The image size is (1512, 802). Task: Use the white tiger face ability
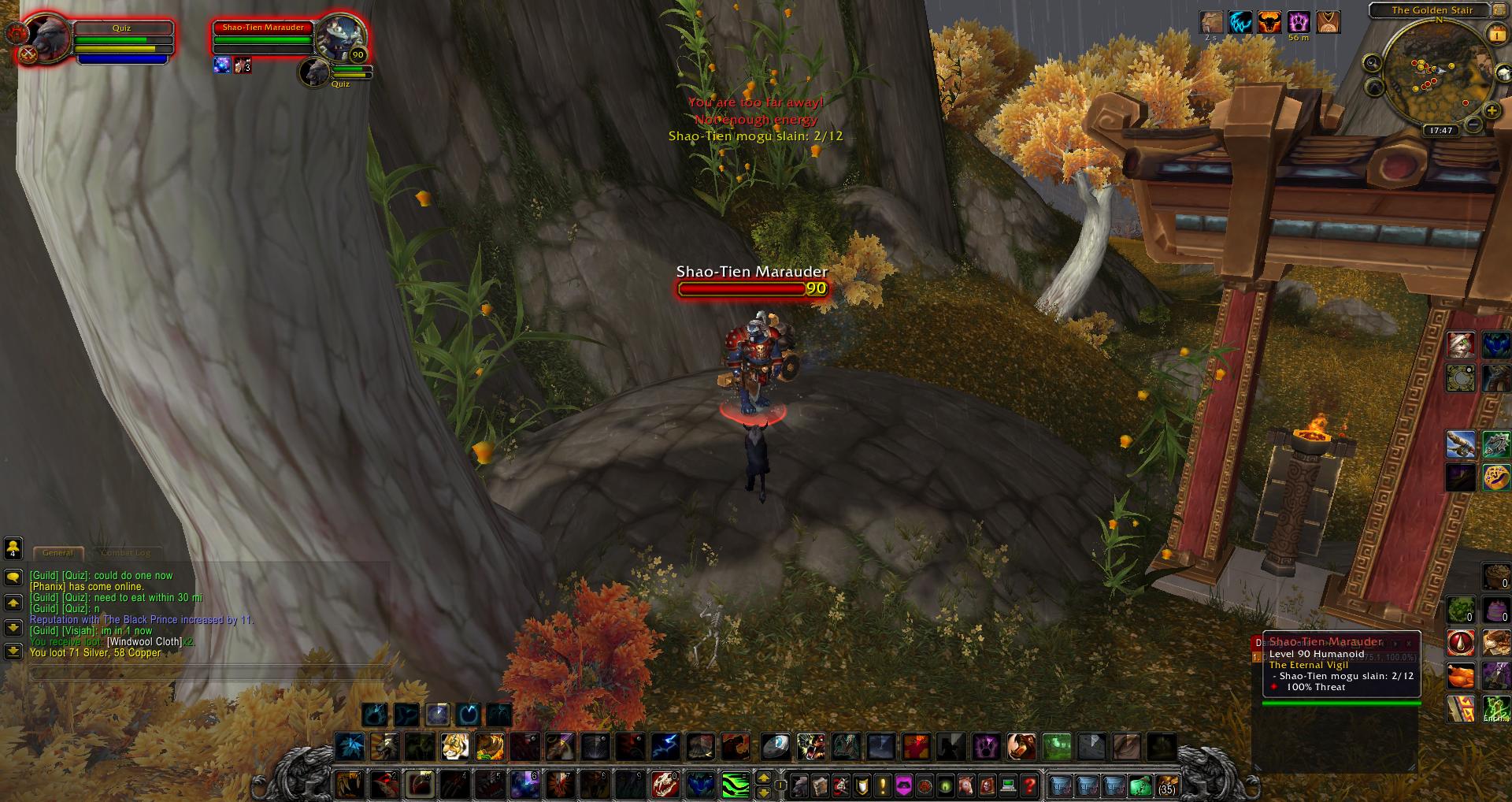455,745
